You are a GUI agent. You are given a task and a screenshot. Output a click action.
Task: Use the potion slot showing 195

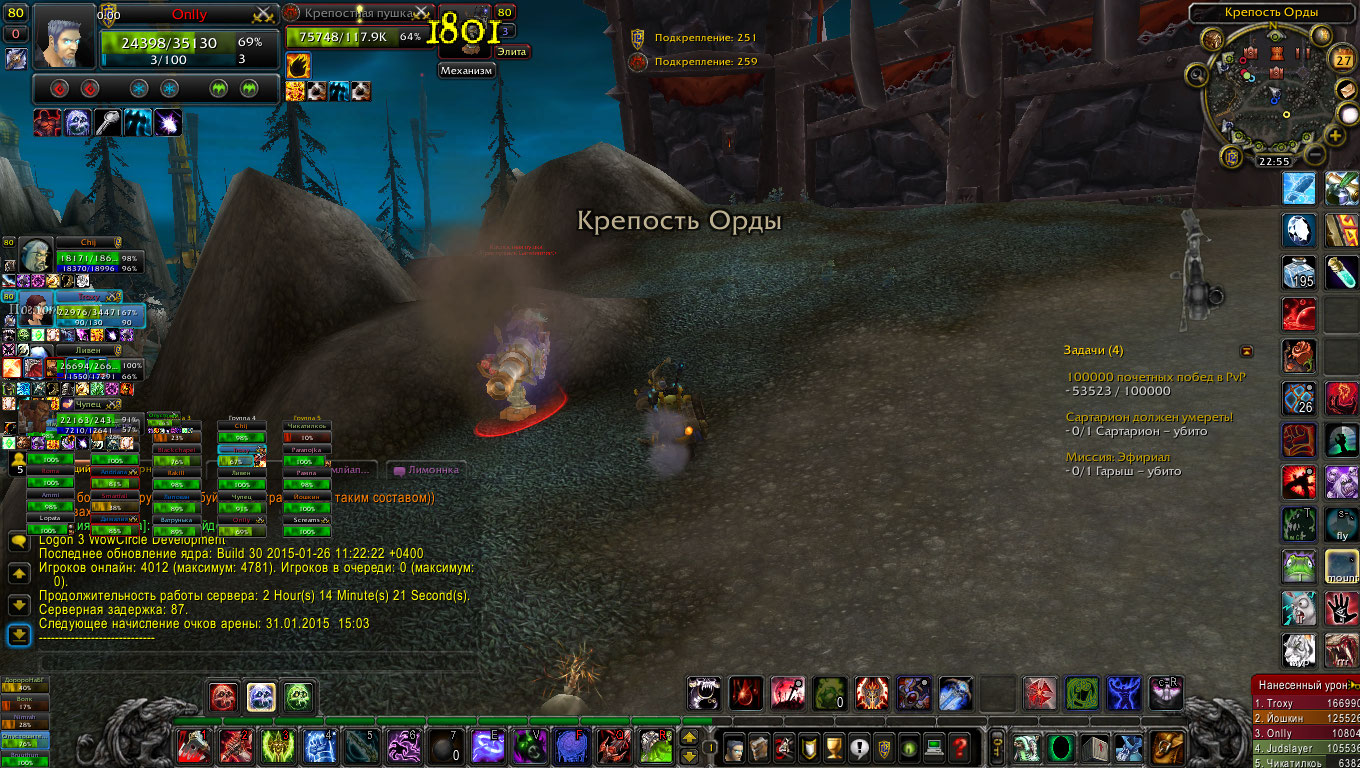[x=1299, y=272]
